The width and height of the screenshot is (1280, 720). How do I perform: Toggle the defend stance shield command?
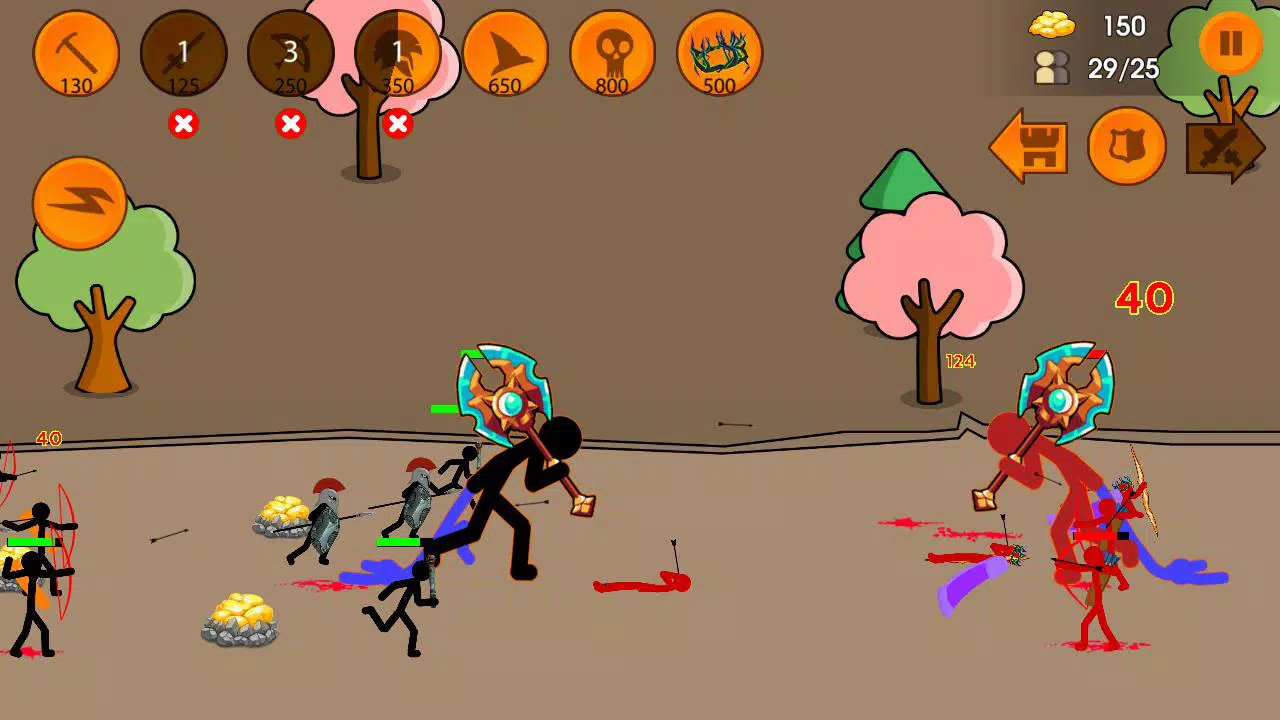pyautogui.click(x=1127, y=147)
